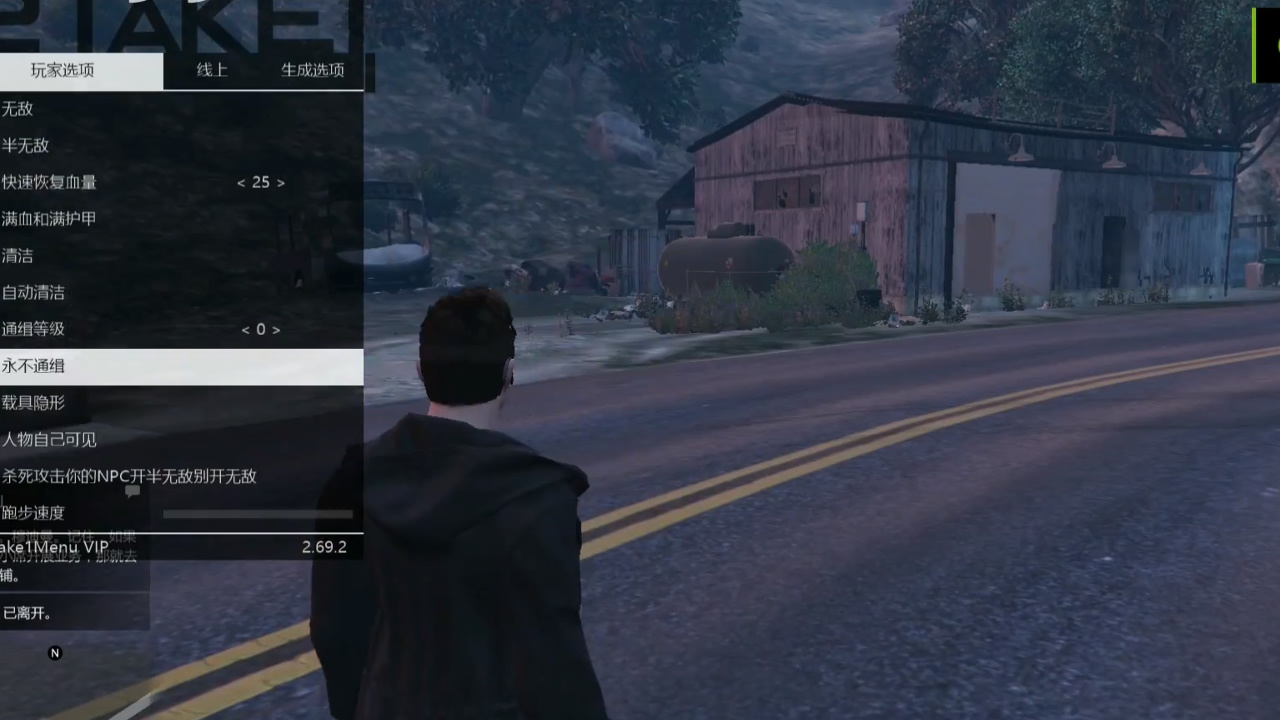This screenshot has width=1280, height=720.
Task: Click the N key indicator icon
Action: (55, 652)
